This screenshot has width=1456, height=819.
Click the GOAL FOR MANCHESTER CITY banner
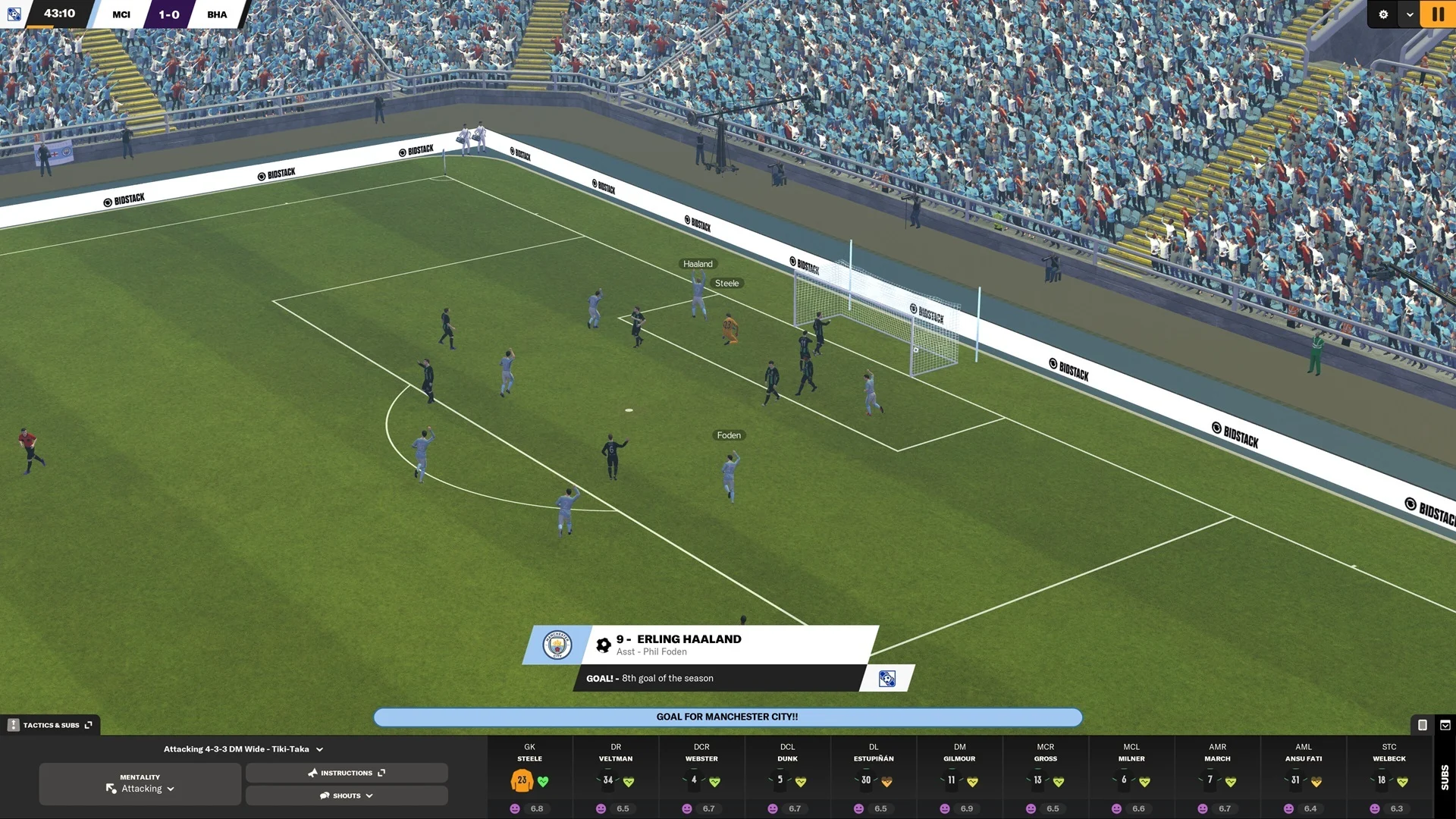coord(728,717)
